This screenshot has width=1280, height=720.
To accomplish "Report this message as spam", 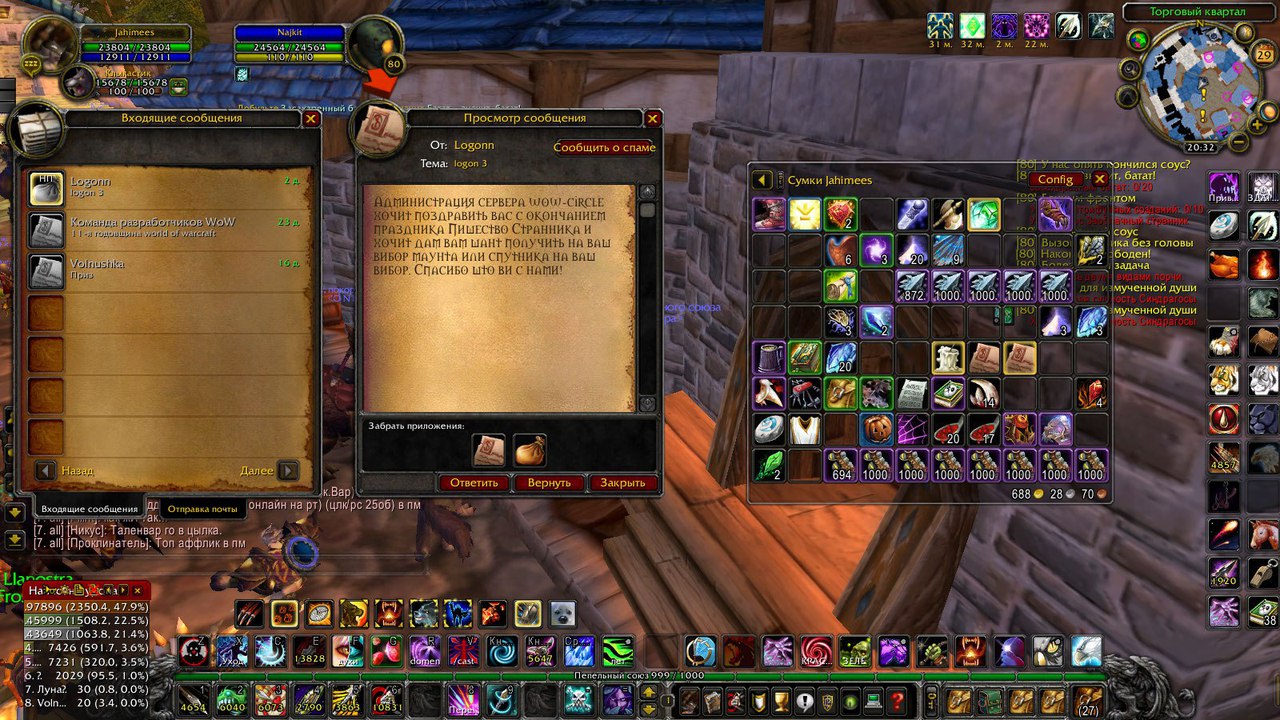I will 604,147.
